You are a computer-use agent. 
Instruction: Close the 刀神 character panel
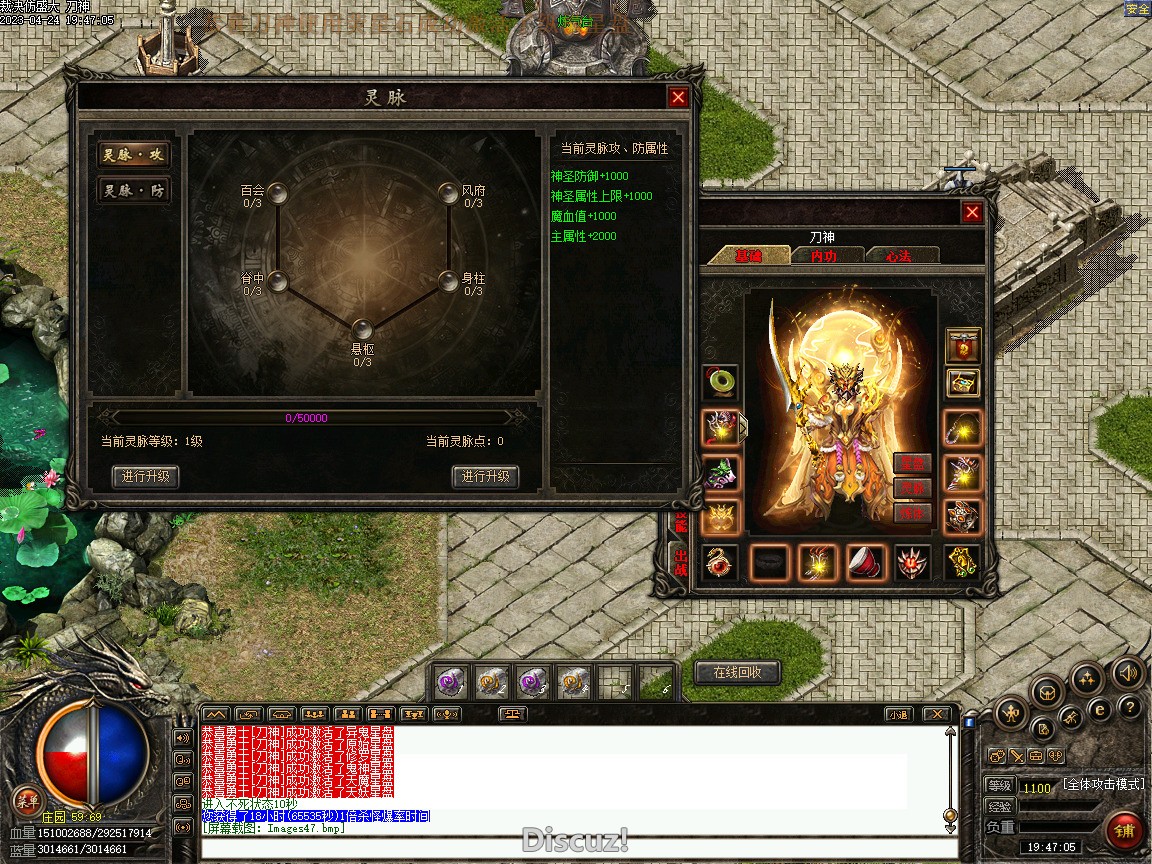[x=972, y=212]
